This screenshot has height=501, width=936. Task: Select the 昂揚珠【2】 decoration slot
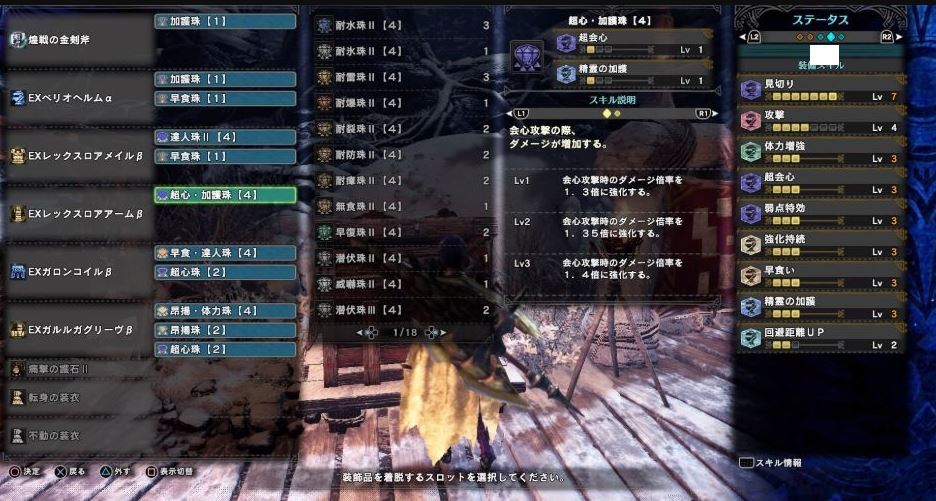coord(225,329)
